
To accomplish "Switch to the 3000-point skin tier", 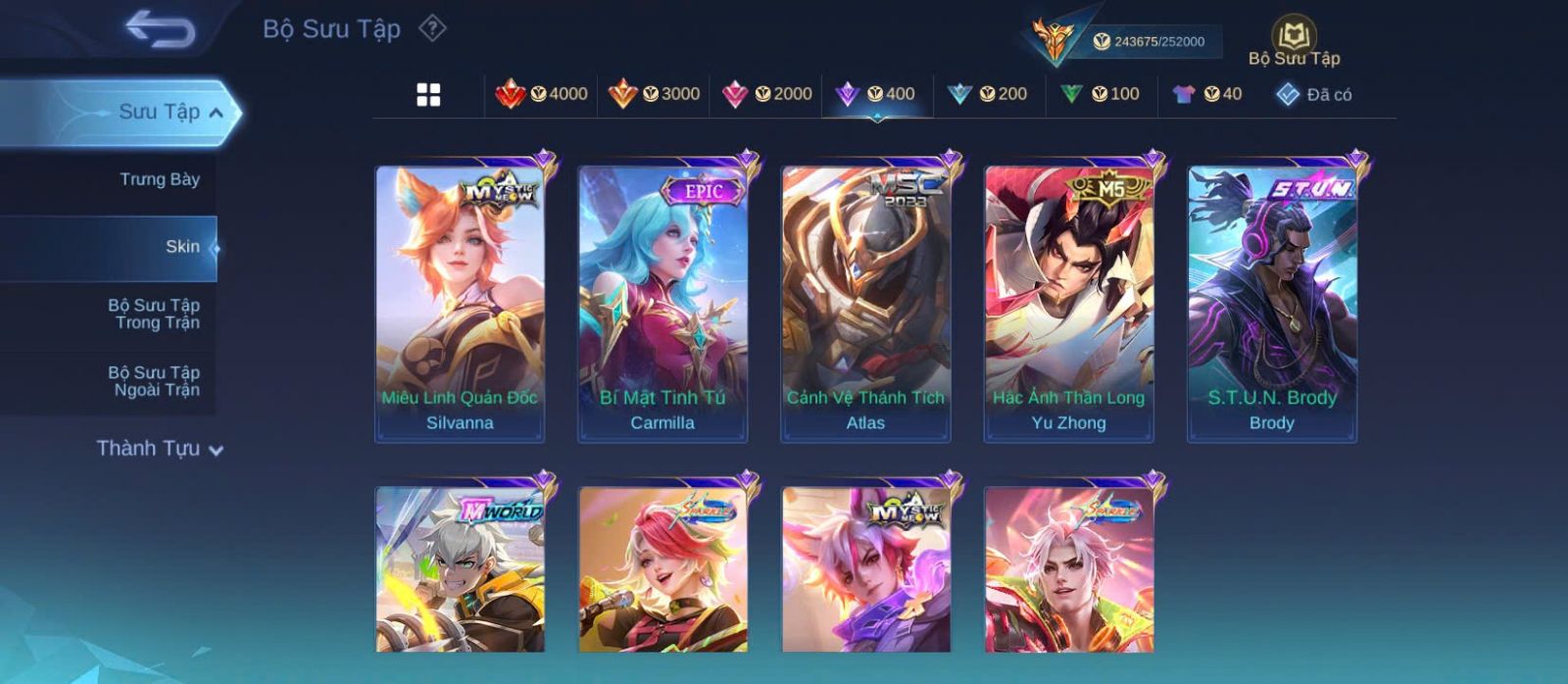I will (654, 94).
